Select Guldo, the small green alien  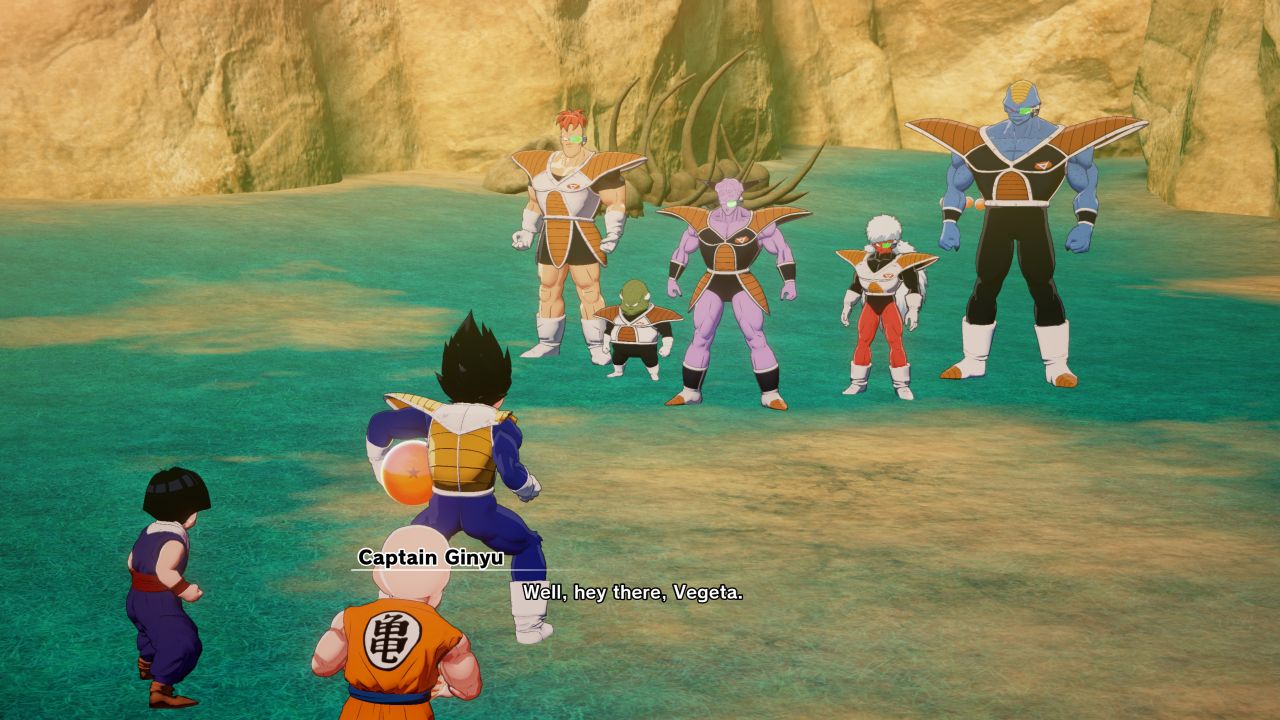pyautogui.click(x=632, y=330)
